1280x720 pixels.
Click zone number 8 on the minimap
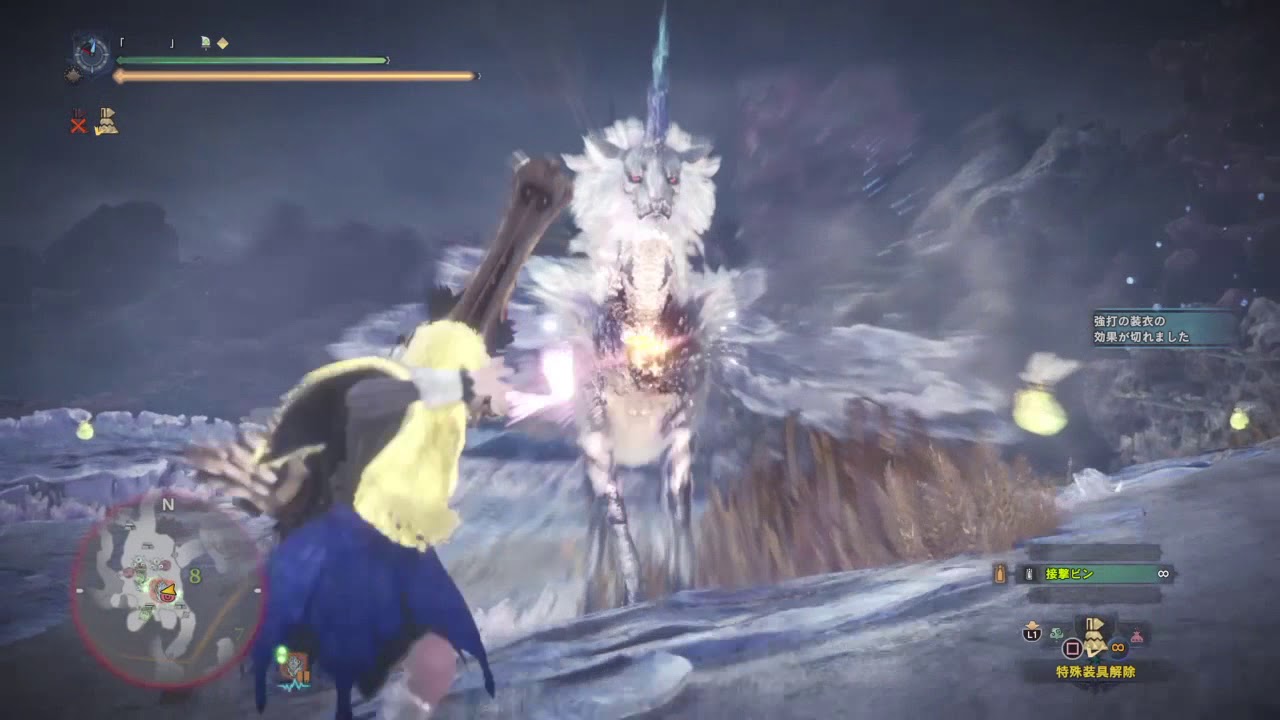[194, 576]
